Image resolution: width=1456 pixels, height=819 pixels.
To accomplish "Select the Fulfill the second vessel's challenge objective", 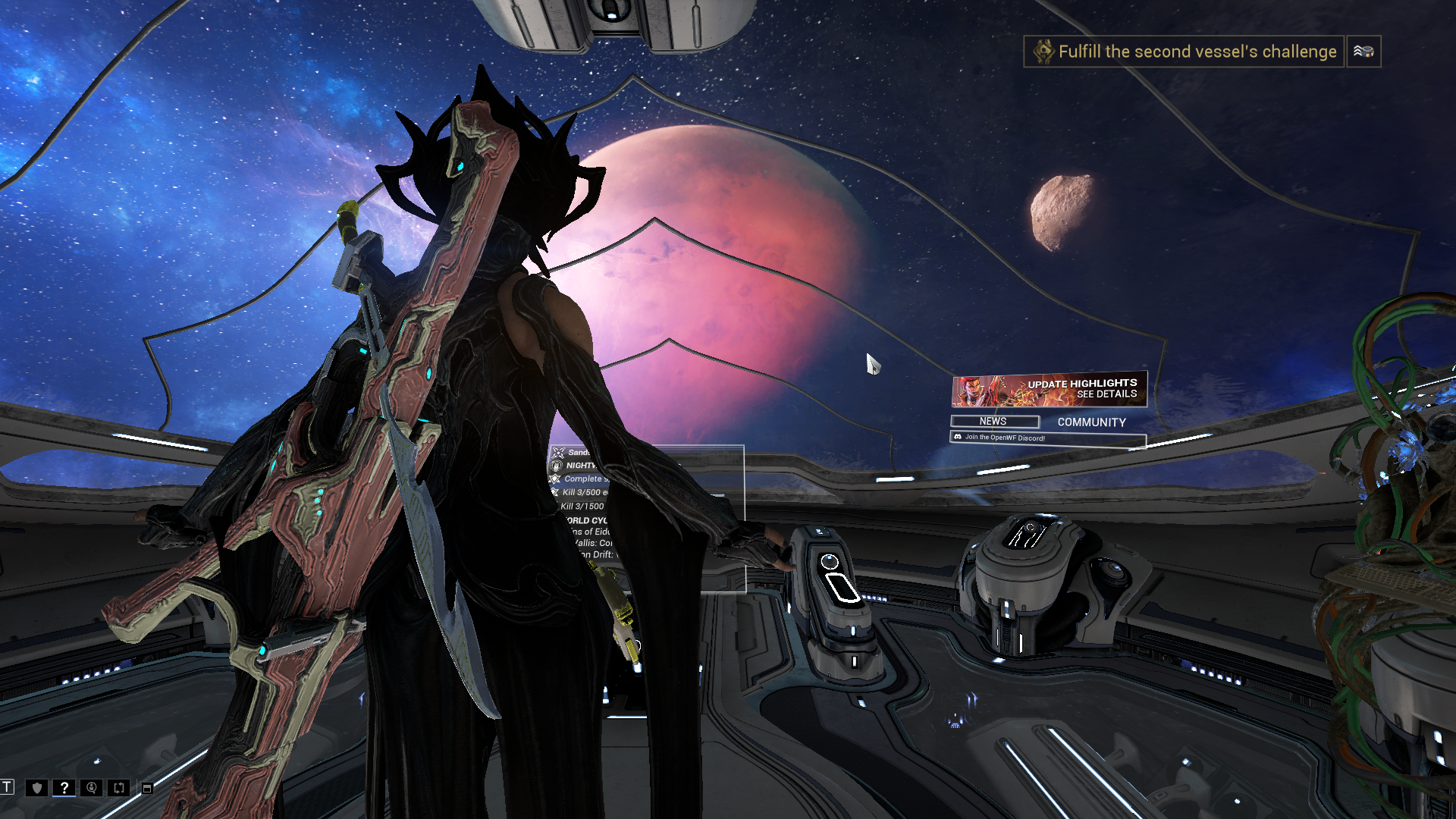I will tap(1185, 52).
